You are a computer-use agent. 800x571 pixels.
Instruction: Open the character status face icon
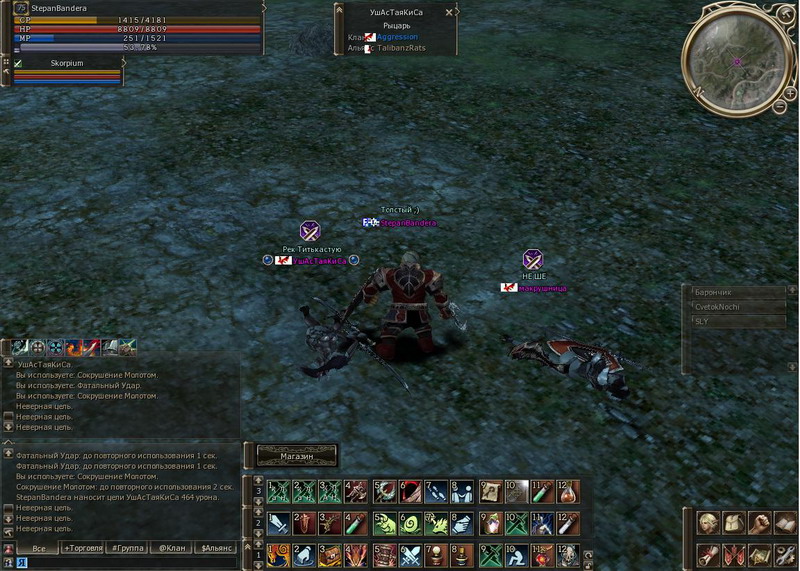(708, 523)
